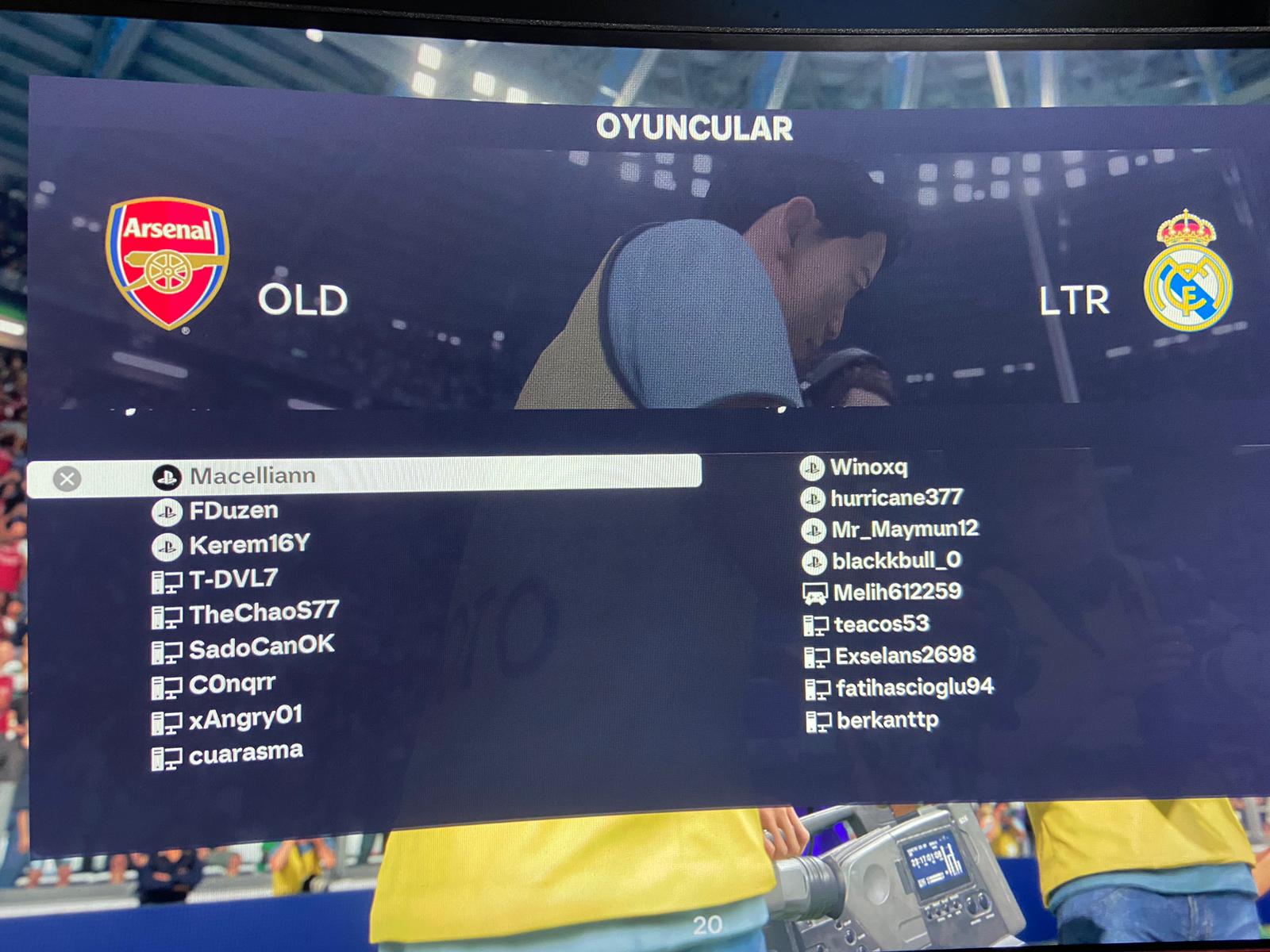This screenshot has width=1270, height=952.
Task: Highlight TheChaoS77 in the roster
Action: pyautogui.click(x=264, y=613)
